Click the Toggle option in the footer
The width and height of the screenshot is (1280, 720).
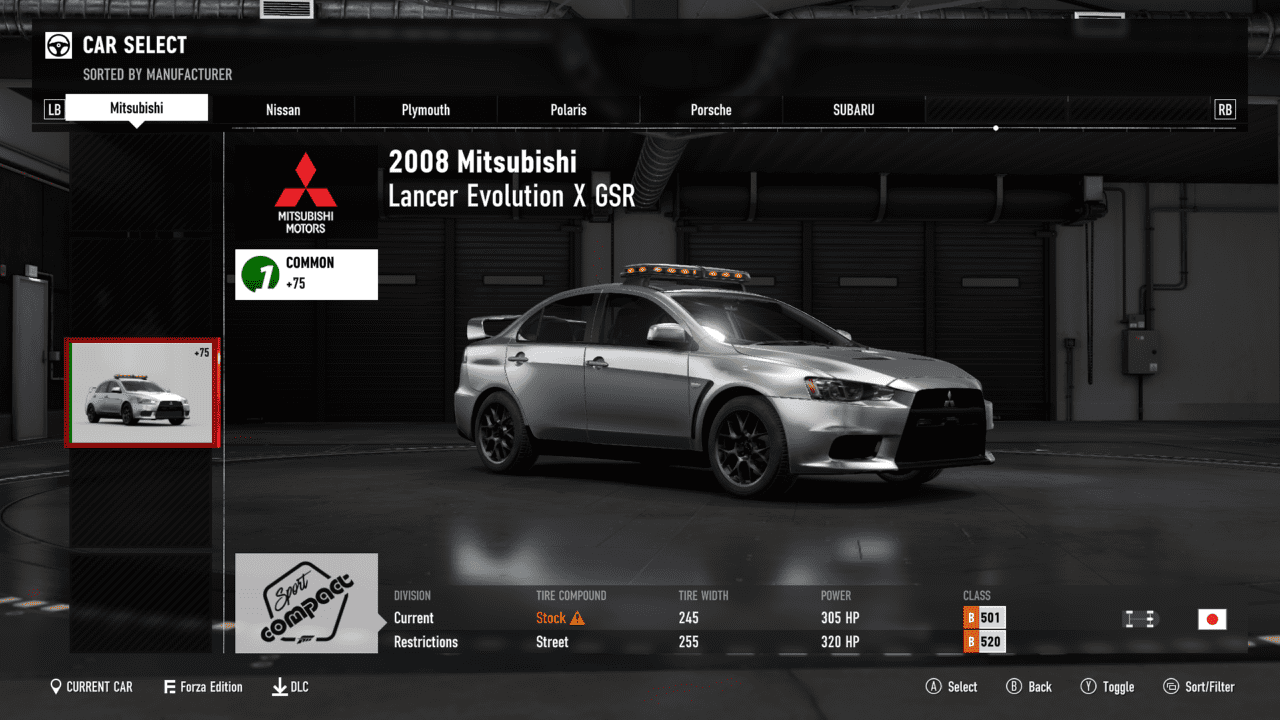tap(1107, 687)
